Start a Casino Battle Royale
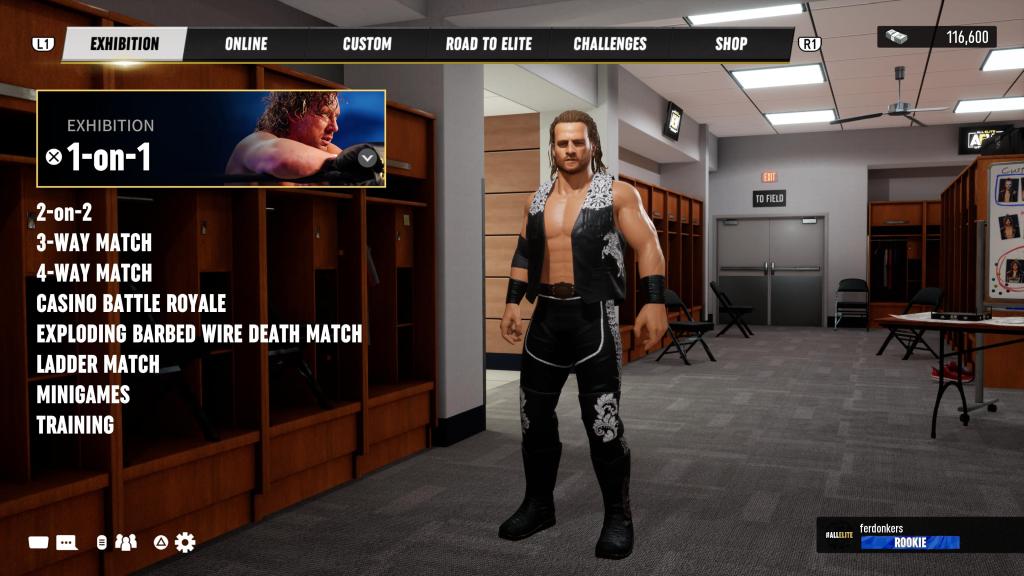Viewport: 1024px width, 576px height. tap(131, 303)
